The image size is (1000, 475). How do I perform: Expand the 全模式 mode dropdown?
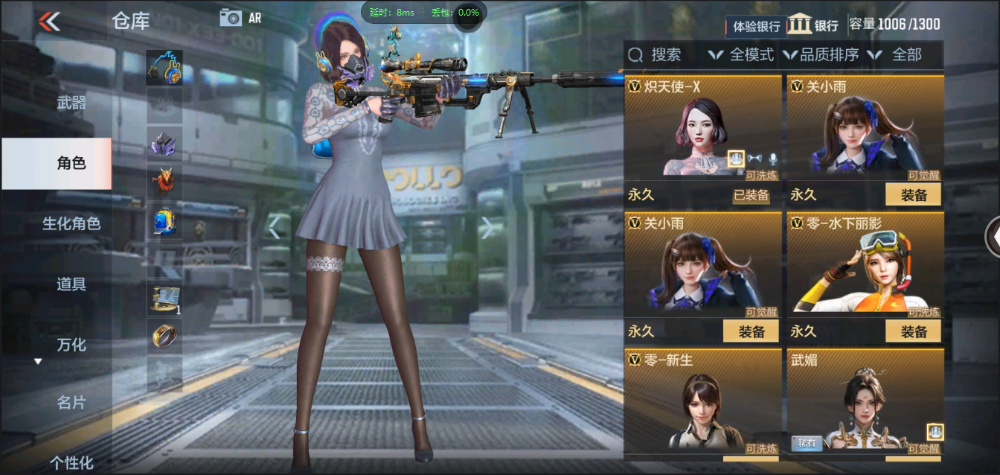pos(742,55)
